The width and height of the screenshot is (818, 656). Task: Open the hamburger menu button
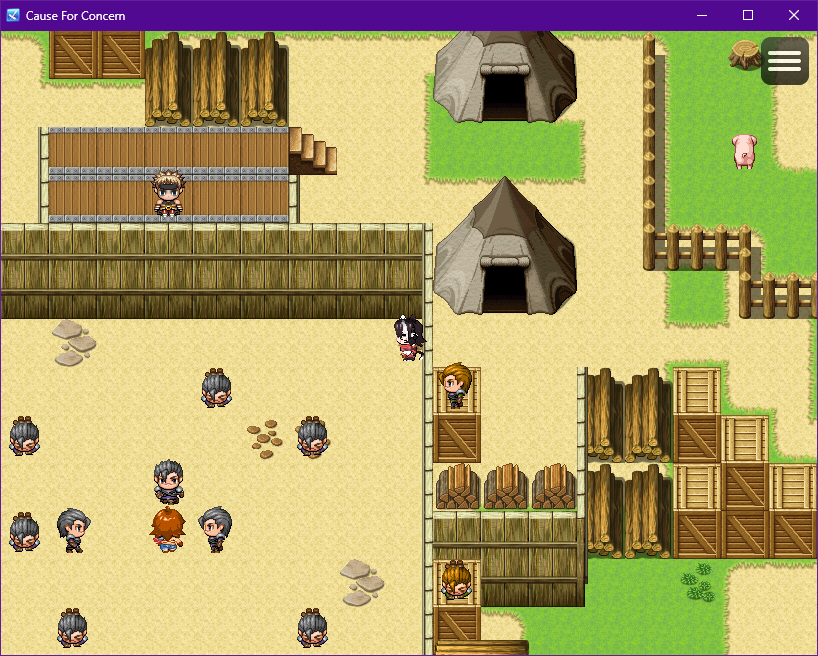(784, 61)
